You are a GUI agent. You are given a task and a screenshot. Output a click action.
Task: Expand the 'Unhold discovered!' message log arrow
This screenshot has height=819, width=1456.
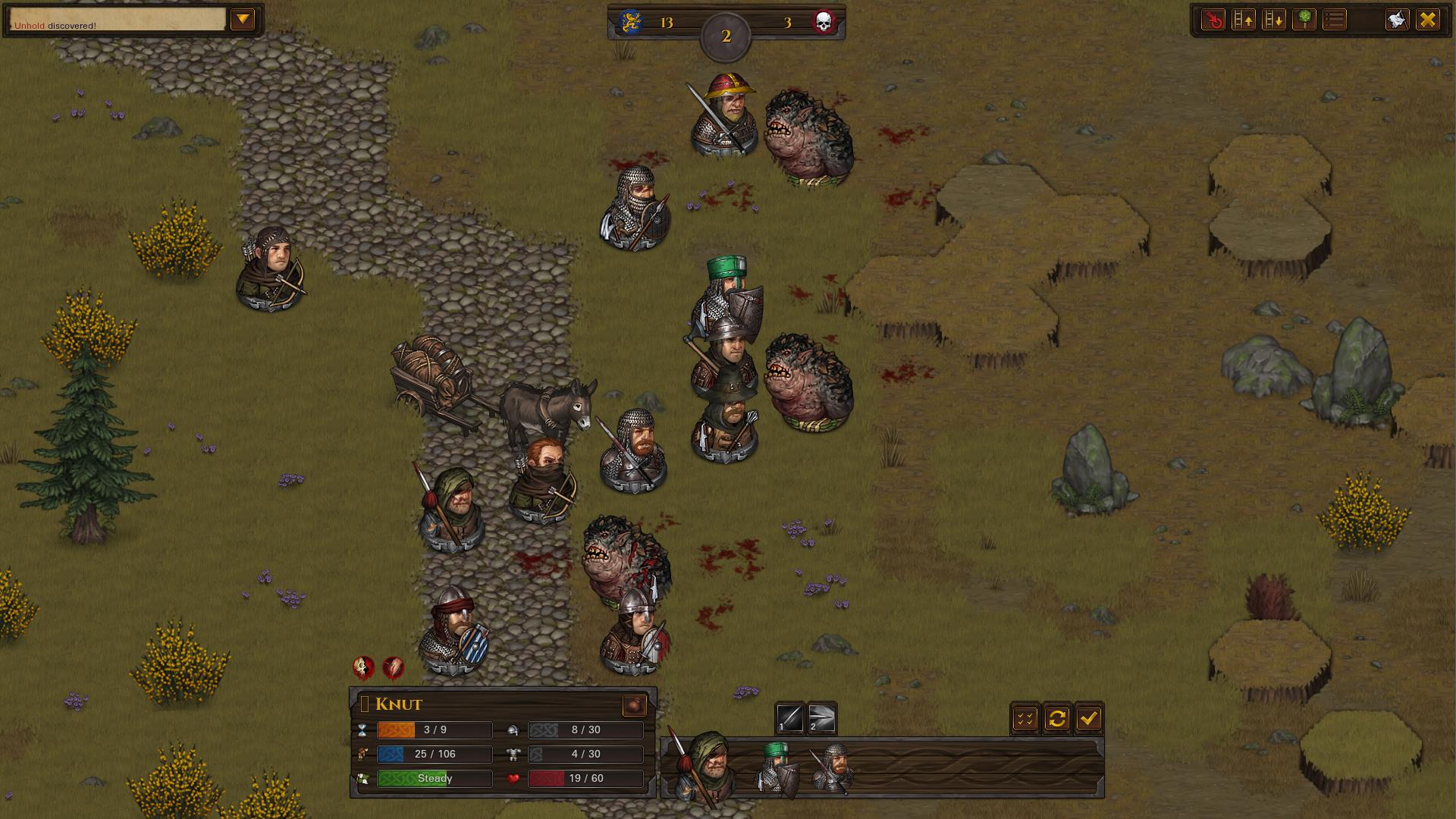(243, 19)
